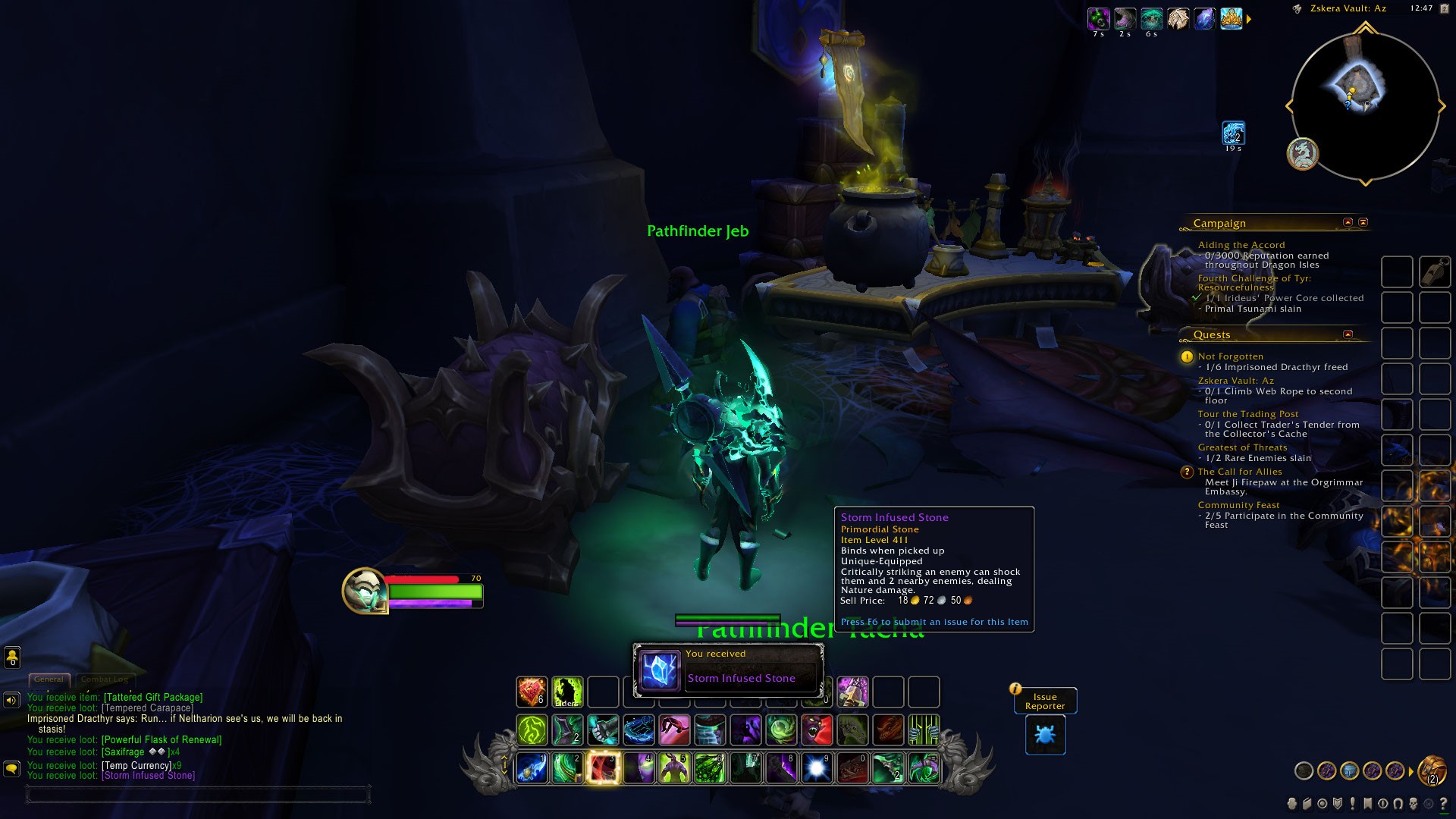This screenshot has height=819, width=1456.
Task: Use the white starburst ability in slot 9
Action: point(817,767)
